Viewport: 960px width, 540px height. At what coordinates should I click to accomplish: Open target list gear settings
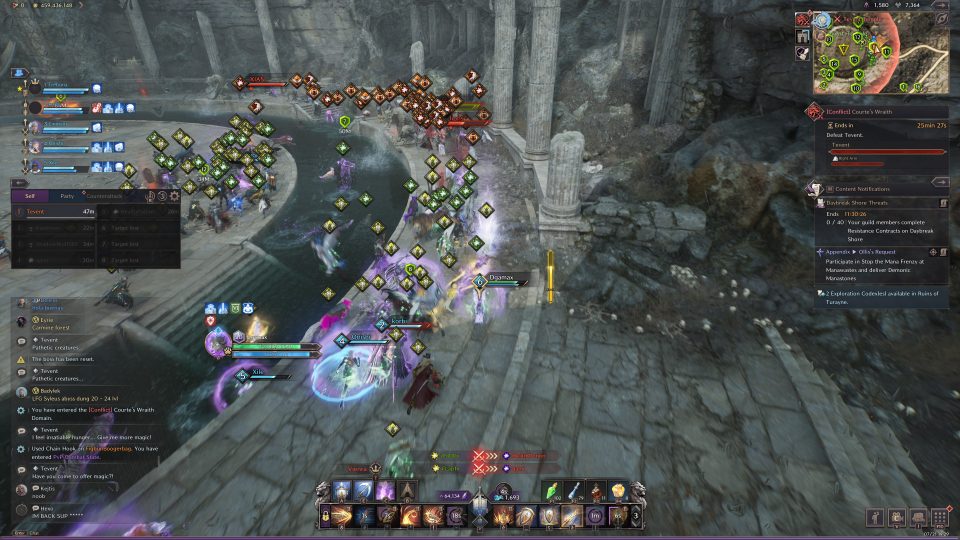pyautogui.click(x=174, y=196)
